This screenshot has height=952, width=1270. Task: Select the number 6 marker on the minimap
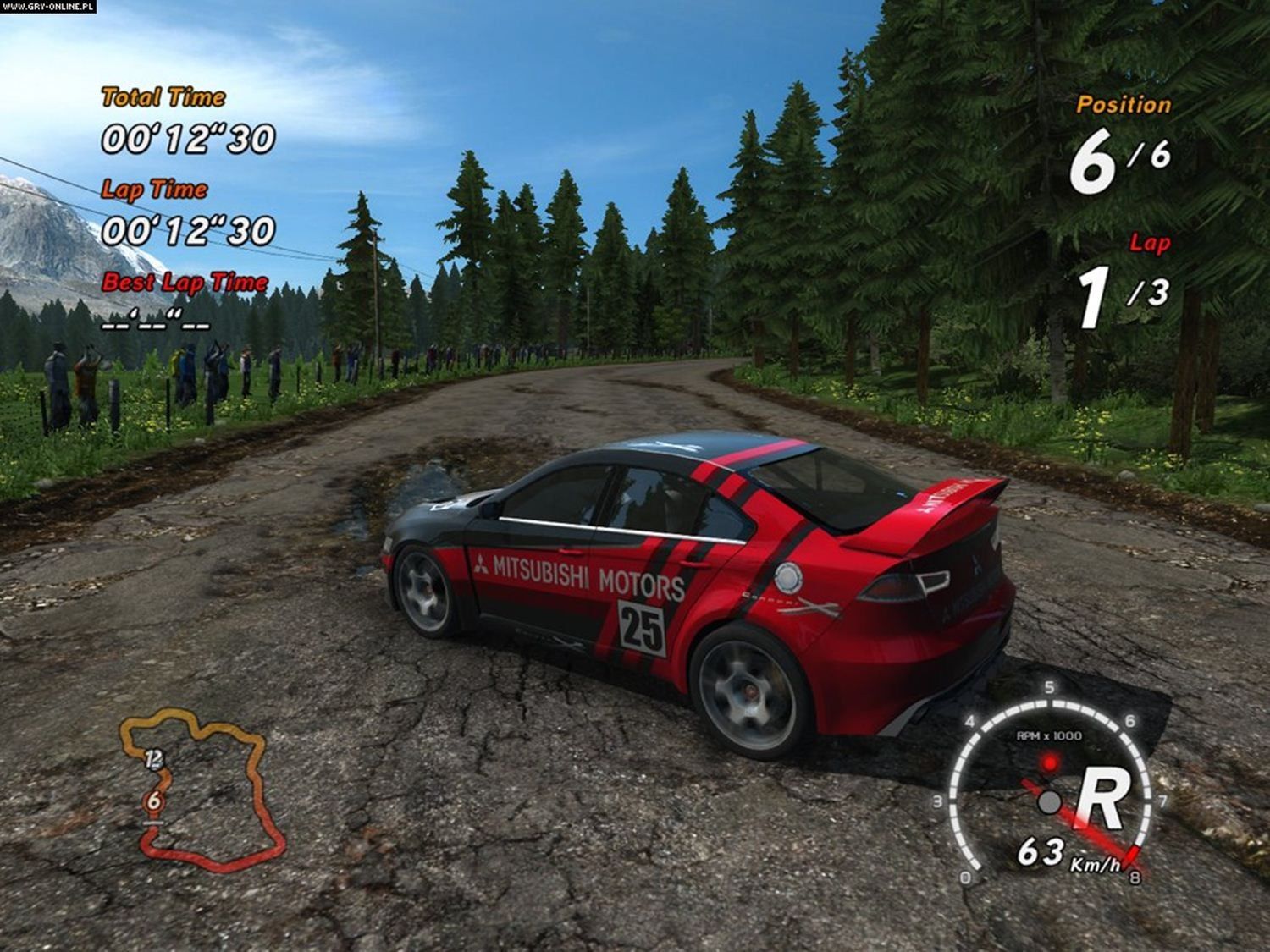[x=153, y=800]
